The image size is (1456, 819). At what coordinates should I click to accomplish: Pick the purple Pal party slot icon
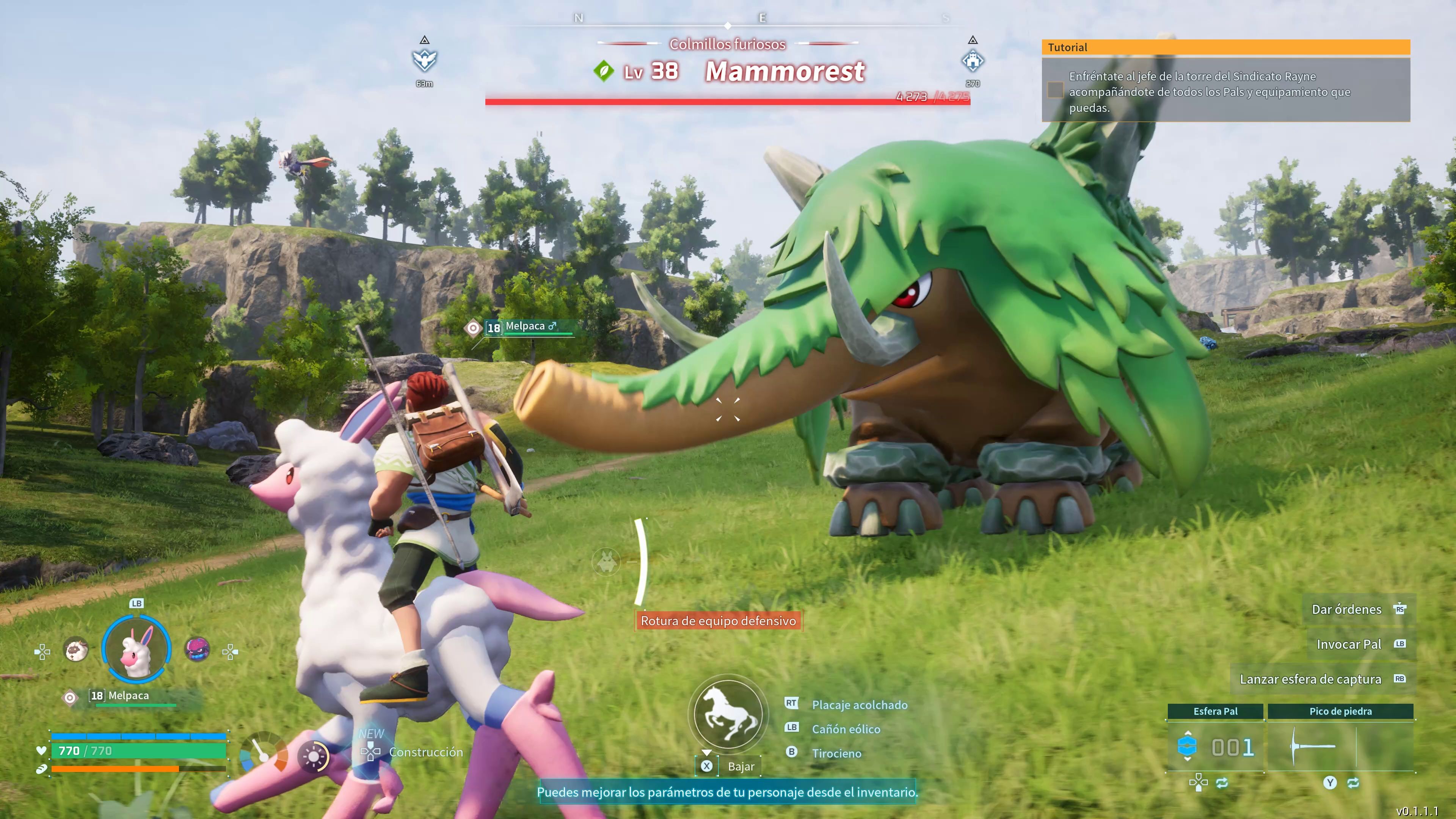pyautogui.click(x=197, y=649)
